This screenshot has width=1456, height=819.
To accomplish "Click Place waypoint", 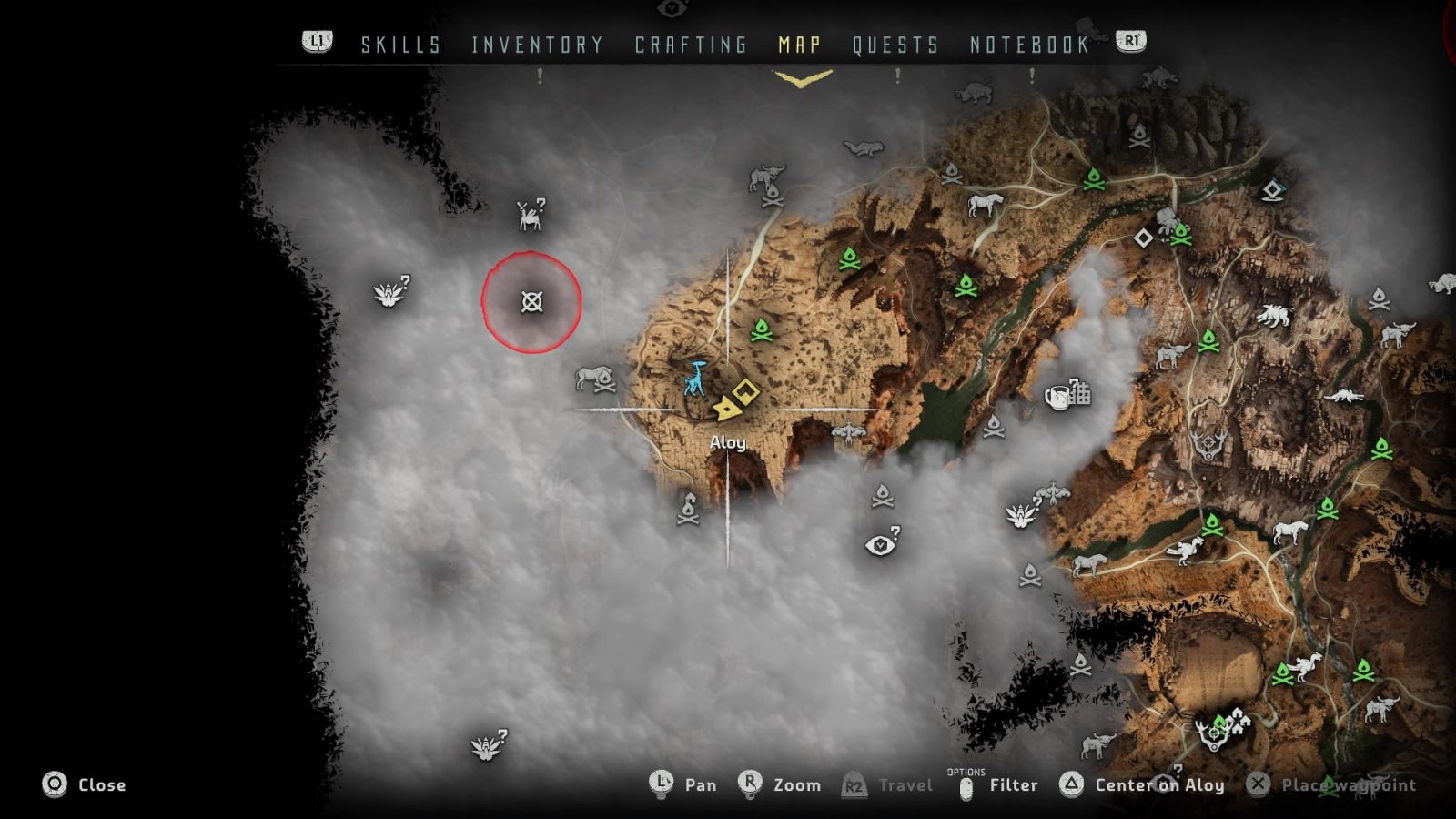I will click(x=1329, y=784).
